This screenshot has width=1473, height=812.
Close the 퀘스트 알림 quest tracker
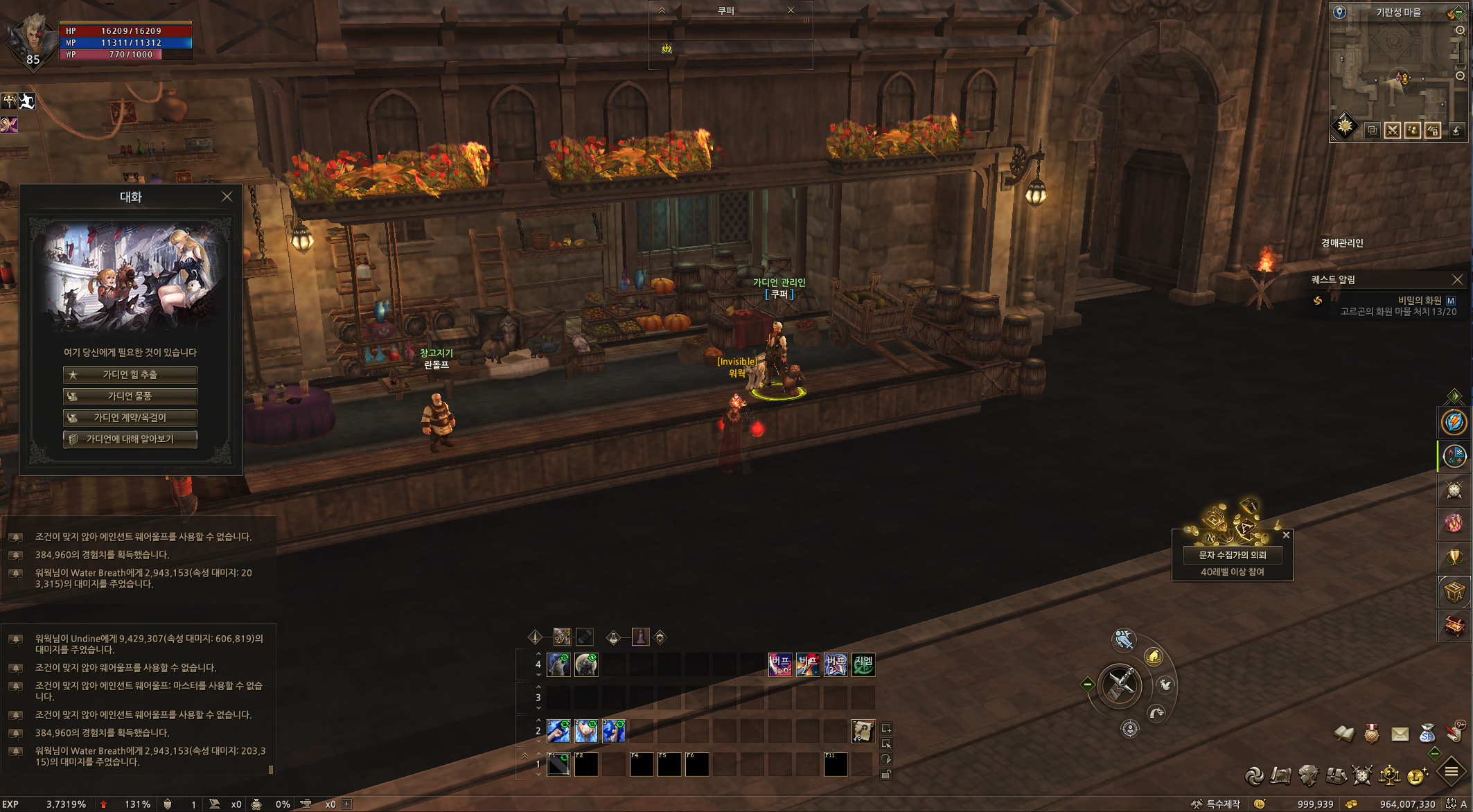1457,279
